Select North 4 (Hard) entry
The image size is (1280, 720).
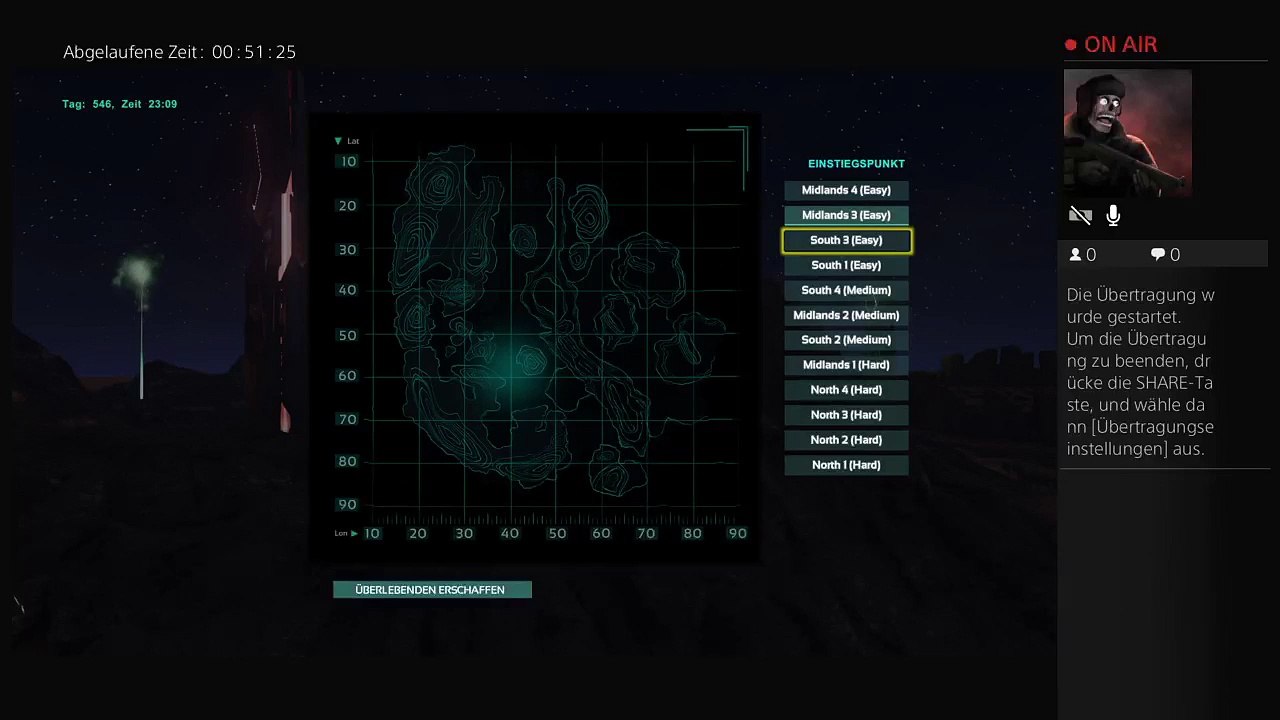tap(846, 390)
